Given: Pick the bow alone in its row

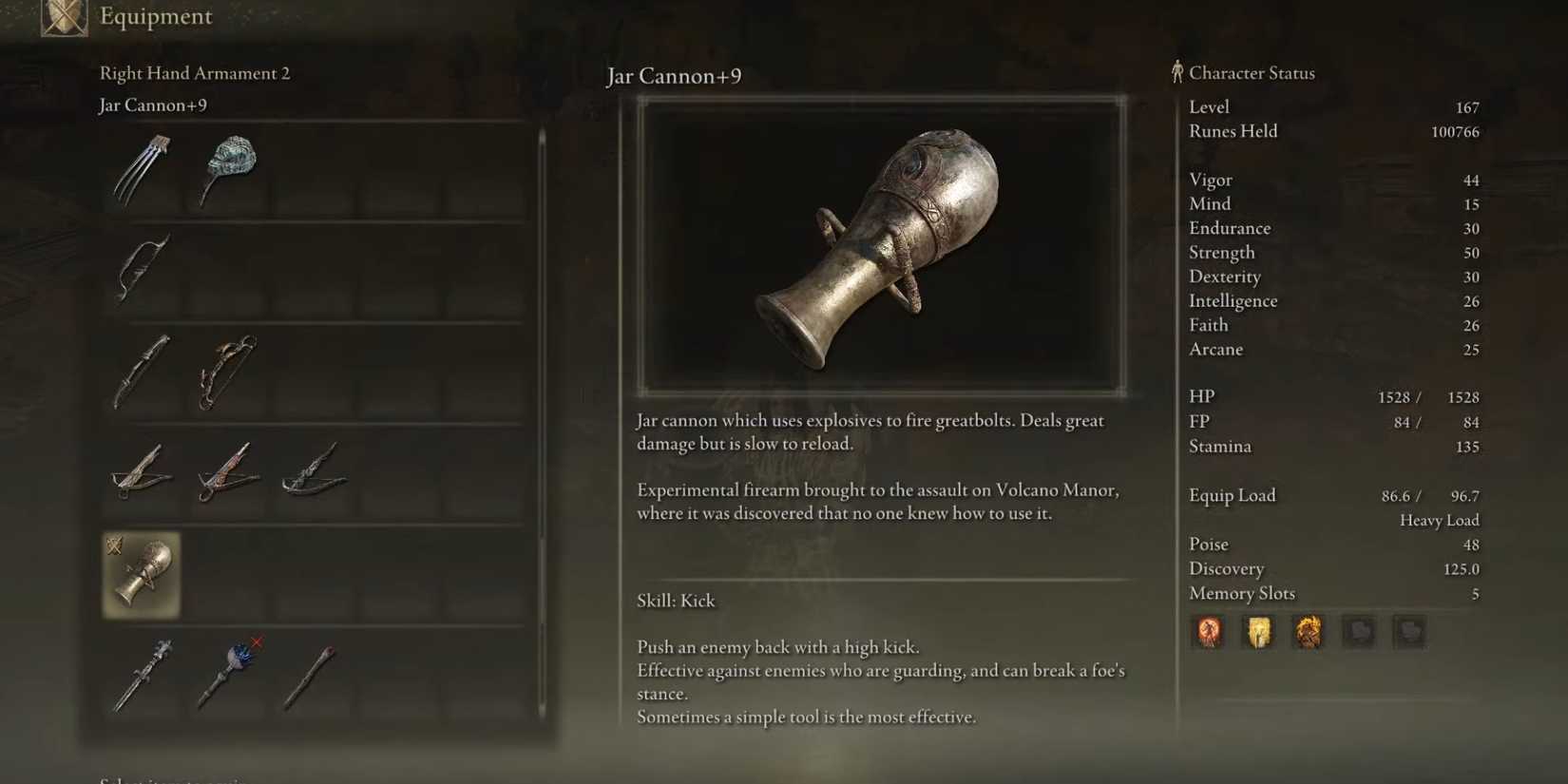Looking at the screenshot, I should tap(142, 268).
